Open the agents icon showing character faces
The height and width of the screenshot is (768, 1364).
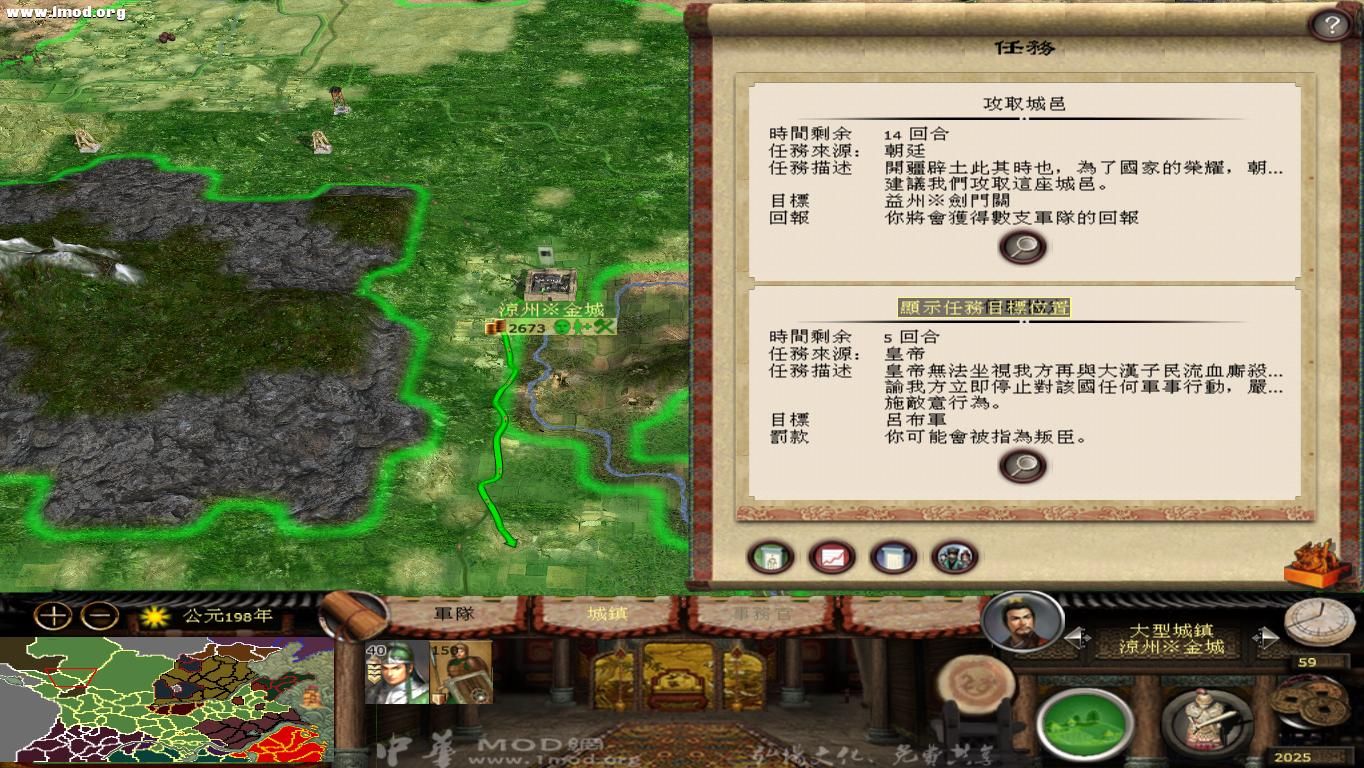tap(955, 558)
